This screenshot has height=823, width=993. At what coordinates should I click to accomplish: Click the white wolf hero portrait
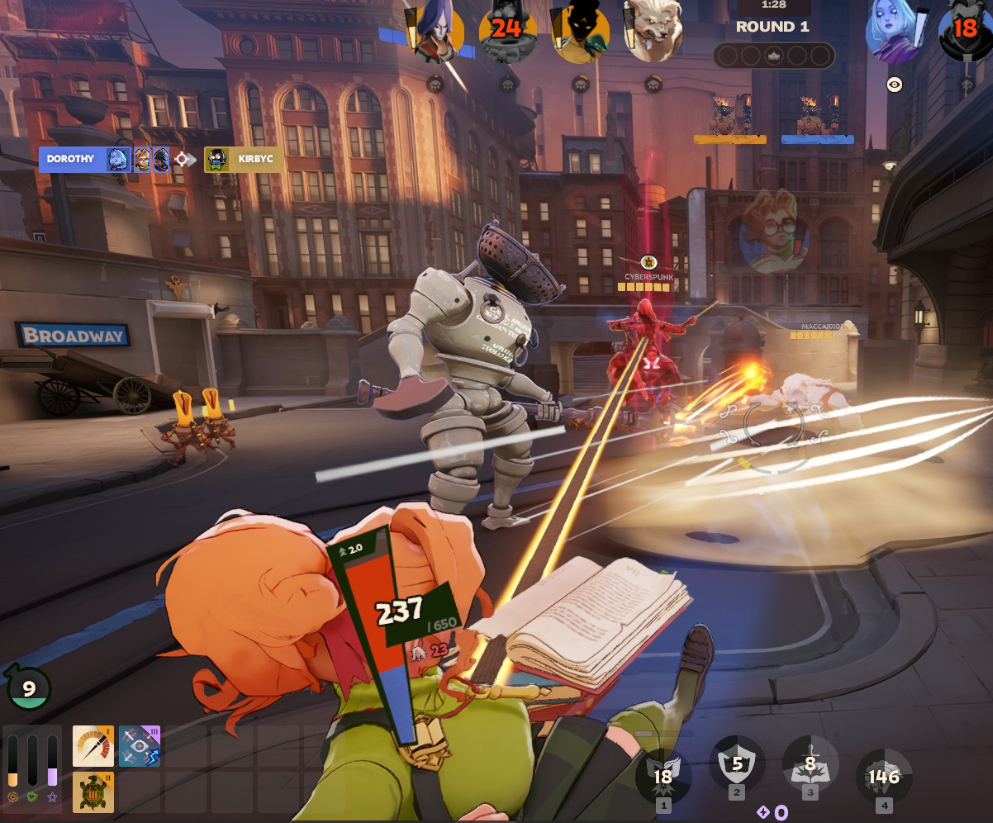[x=652, y=30]
